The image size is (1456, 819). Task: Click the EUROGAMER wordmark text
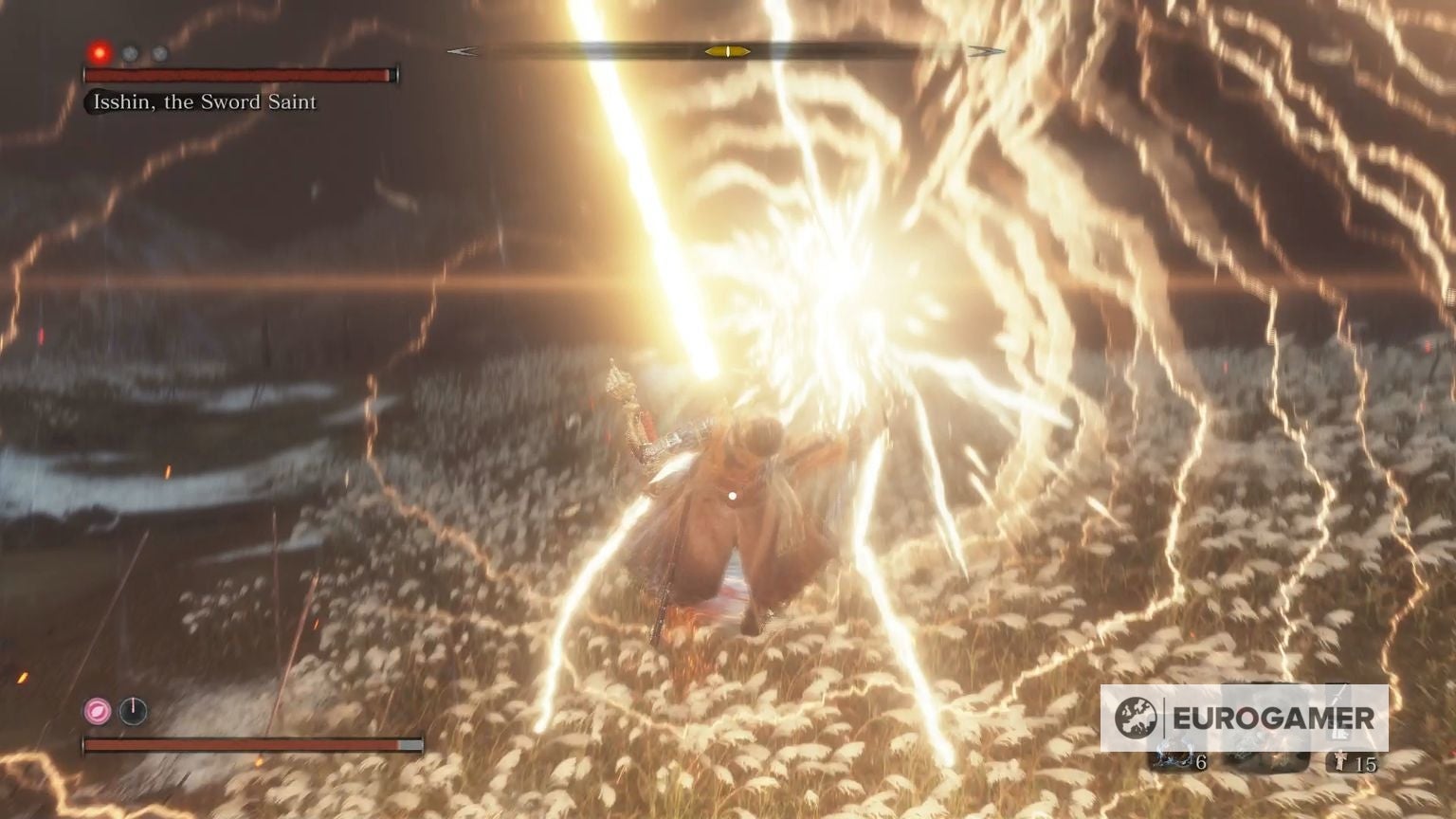tap(1273, 719)
